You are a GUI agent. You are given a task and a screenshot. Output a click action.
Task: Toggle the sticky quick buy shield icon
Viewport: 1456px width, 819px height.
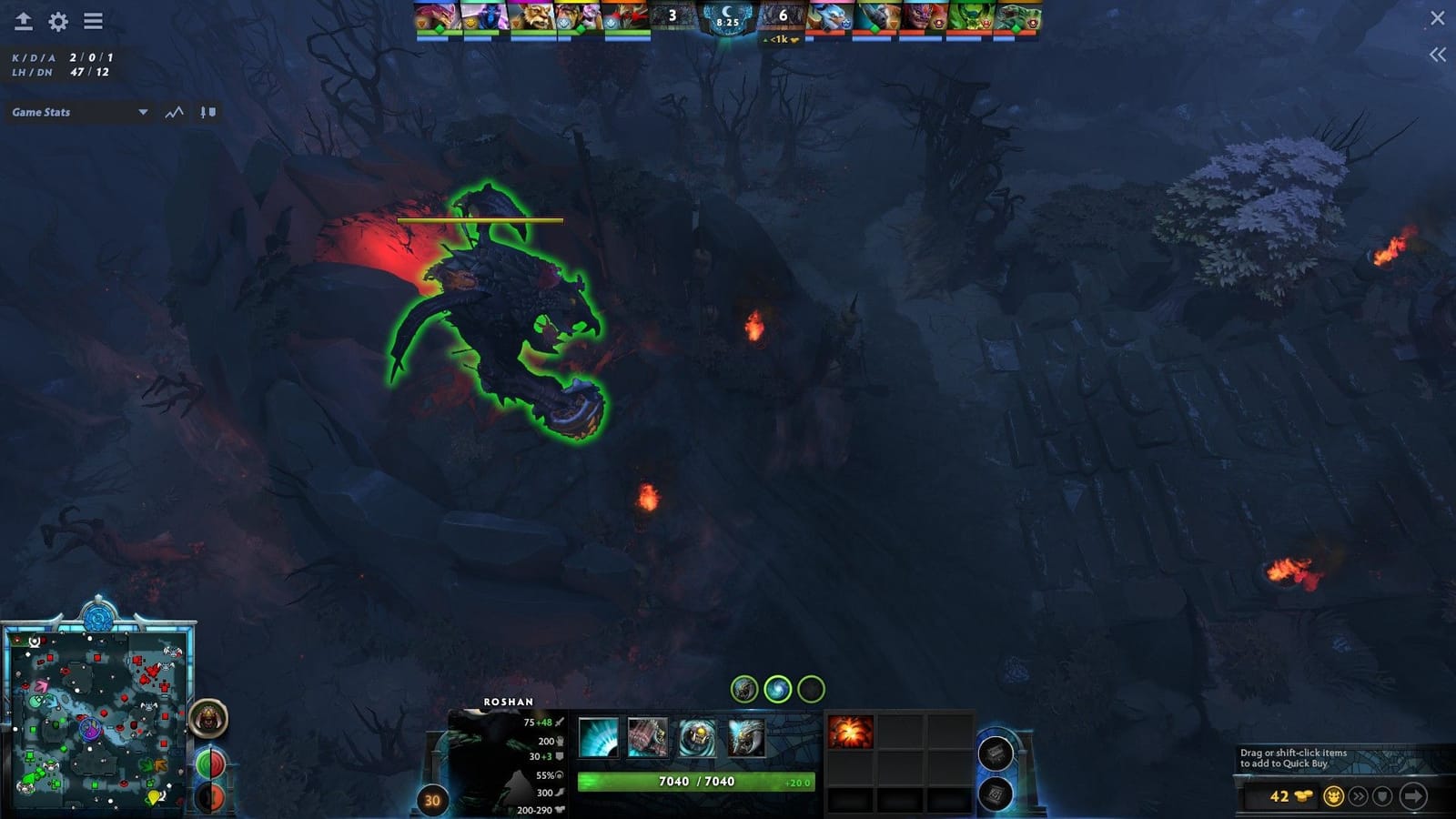point(1380,797)
